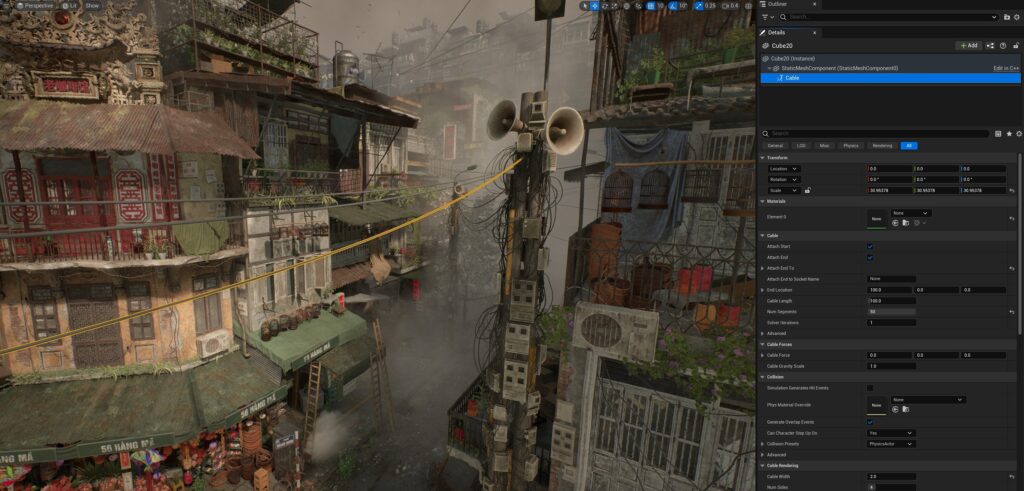The height and width of the screenshot is (491, 1024).
Task: Click the Outliner search field
Action: pyautogui.click(x=890, y=17)
